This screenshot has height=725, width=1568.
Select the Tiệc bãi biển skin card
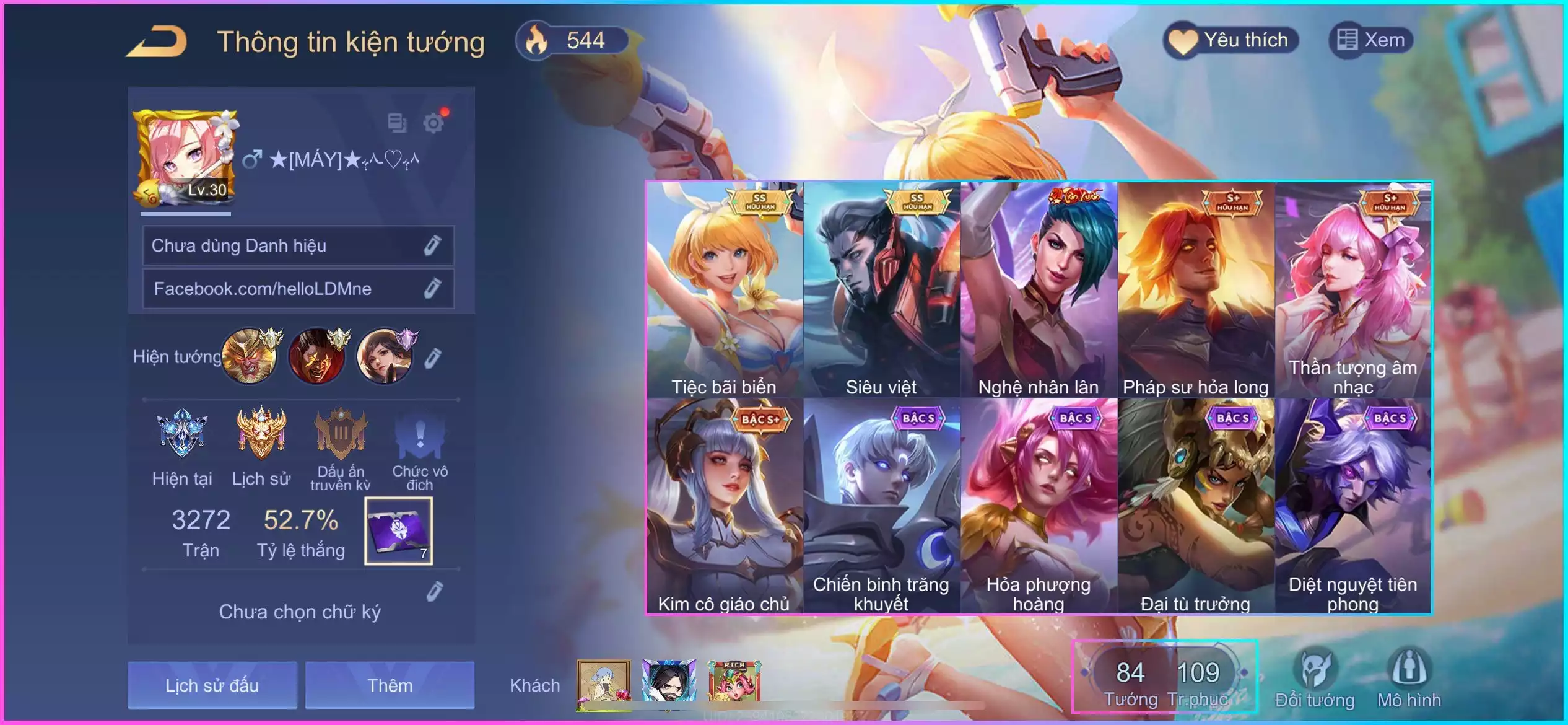[x=725, y=290]
